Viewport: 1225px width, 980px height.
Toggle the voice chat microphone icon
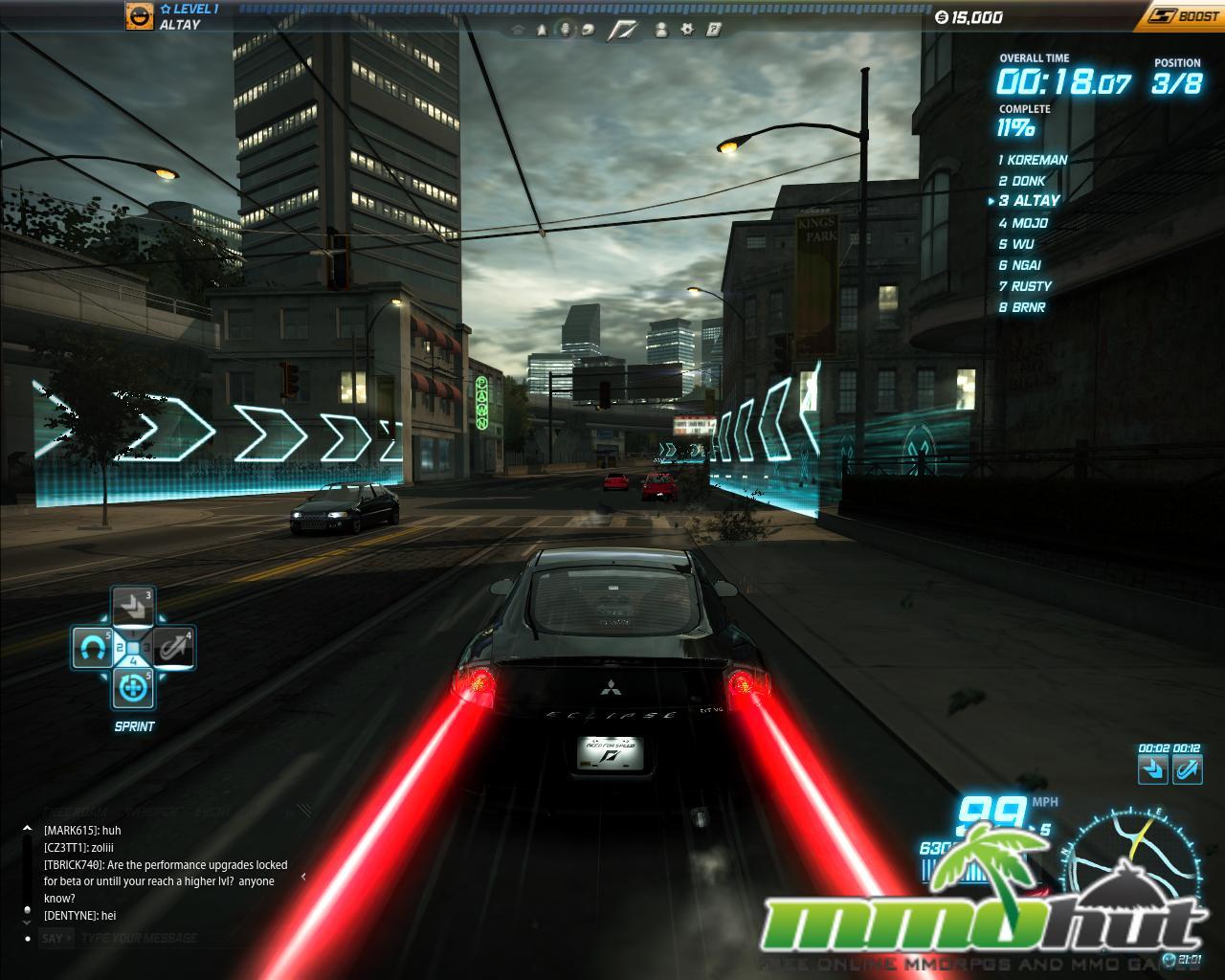[565, 30]
